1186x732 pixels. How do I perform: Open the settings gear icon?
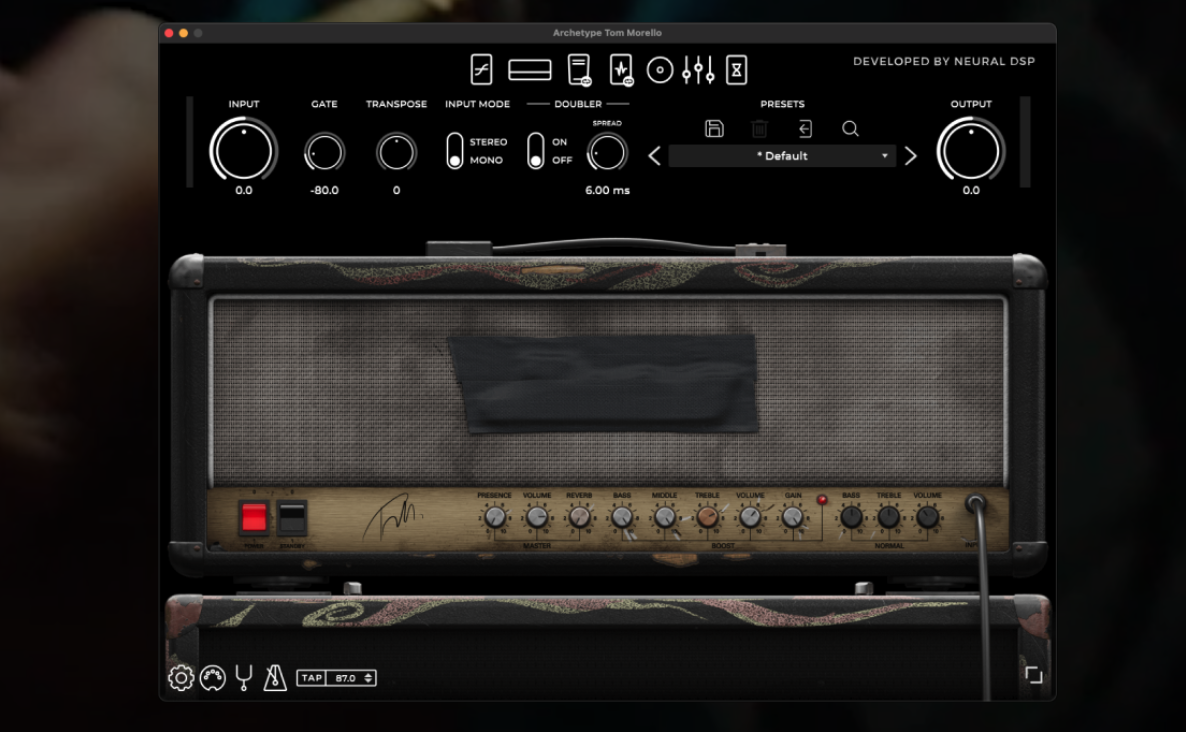coord(181,678)
